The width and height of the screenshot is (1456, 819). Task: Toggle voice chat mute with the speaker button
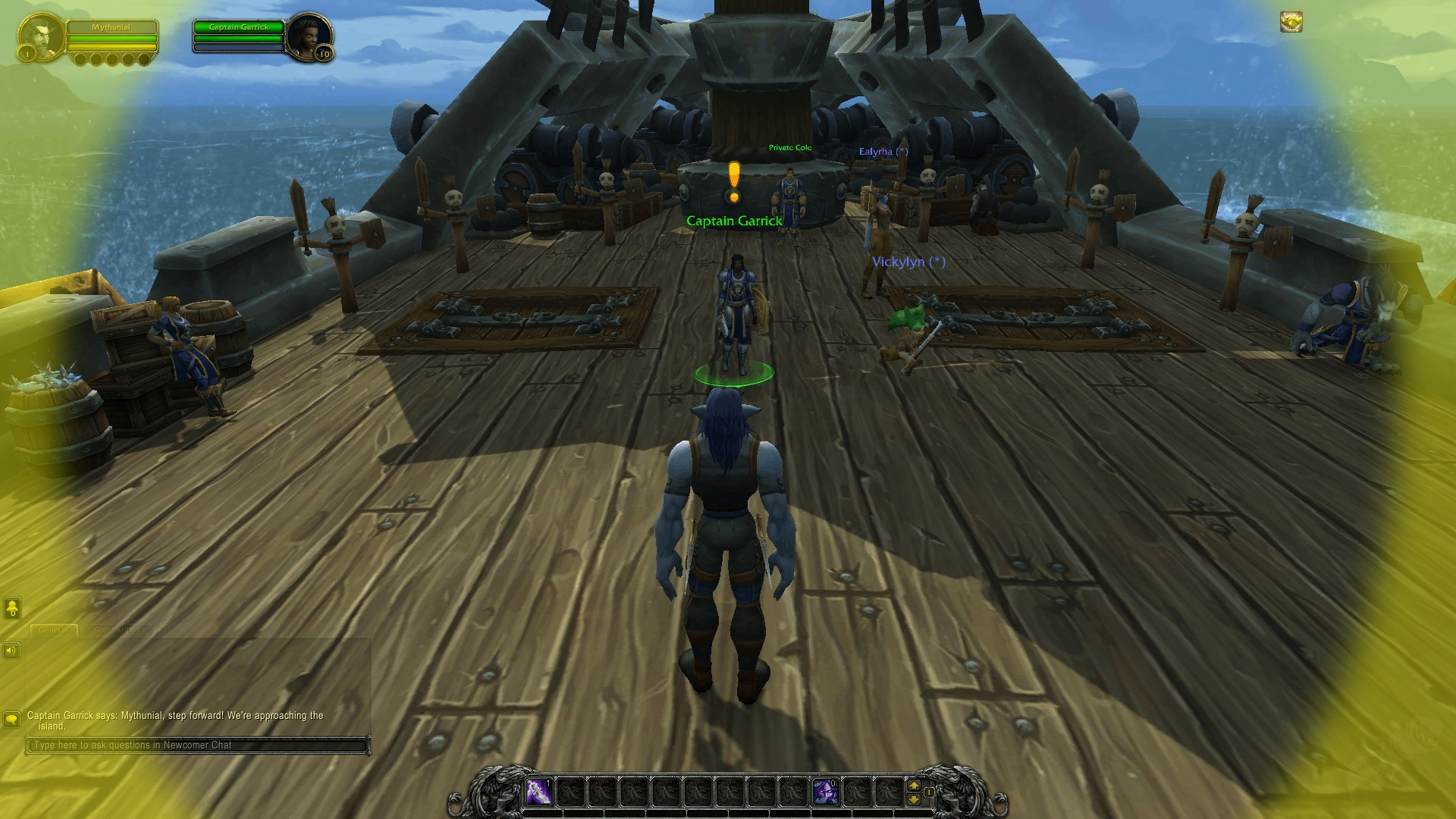tap(11, 651)
